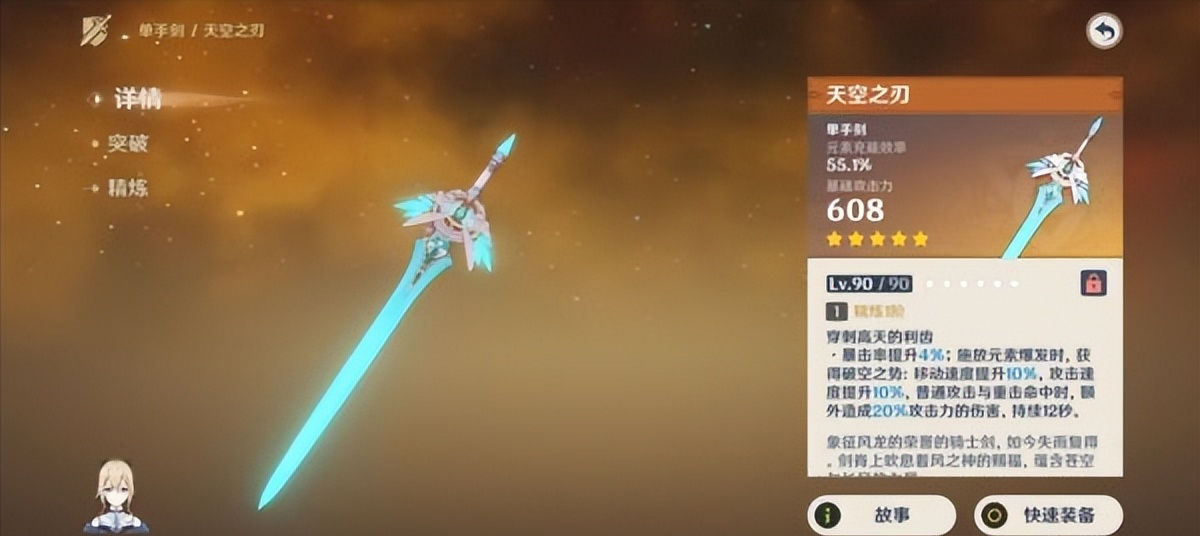Select the 精炼 refinement tab
Viewport: 1200px width, 536px height.
tap(128, 187)
